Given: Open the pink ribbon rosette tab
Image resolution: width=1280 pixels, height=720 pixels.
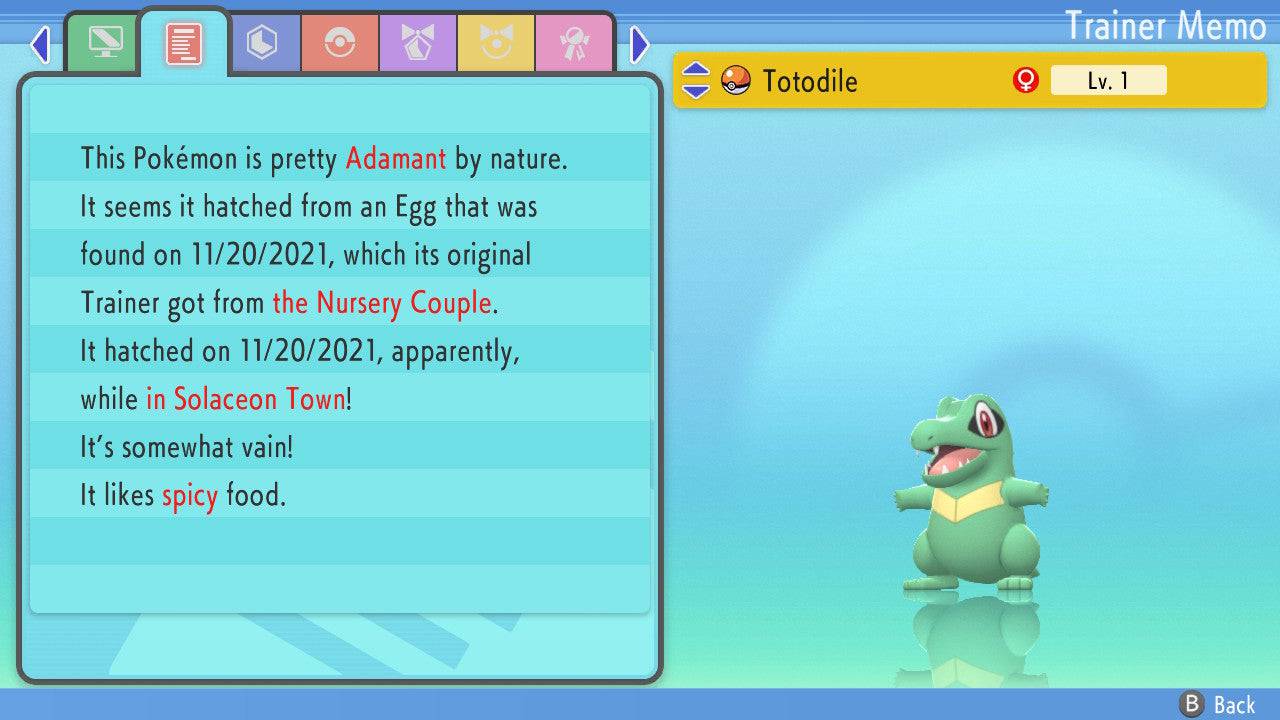Looking at the screenshot, I should [574, 43].
